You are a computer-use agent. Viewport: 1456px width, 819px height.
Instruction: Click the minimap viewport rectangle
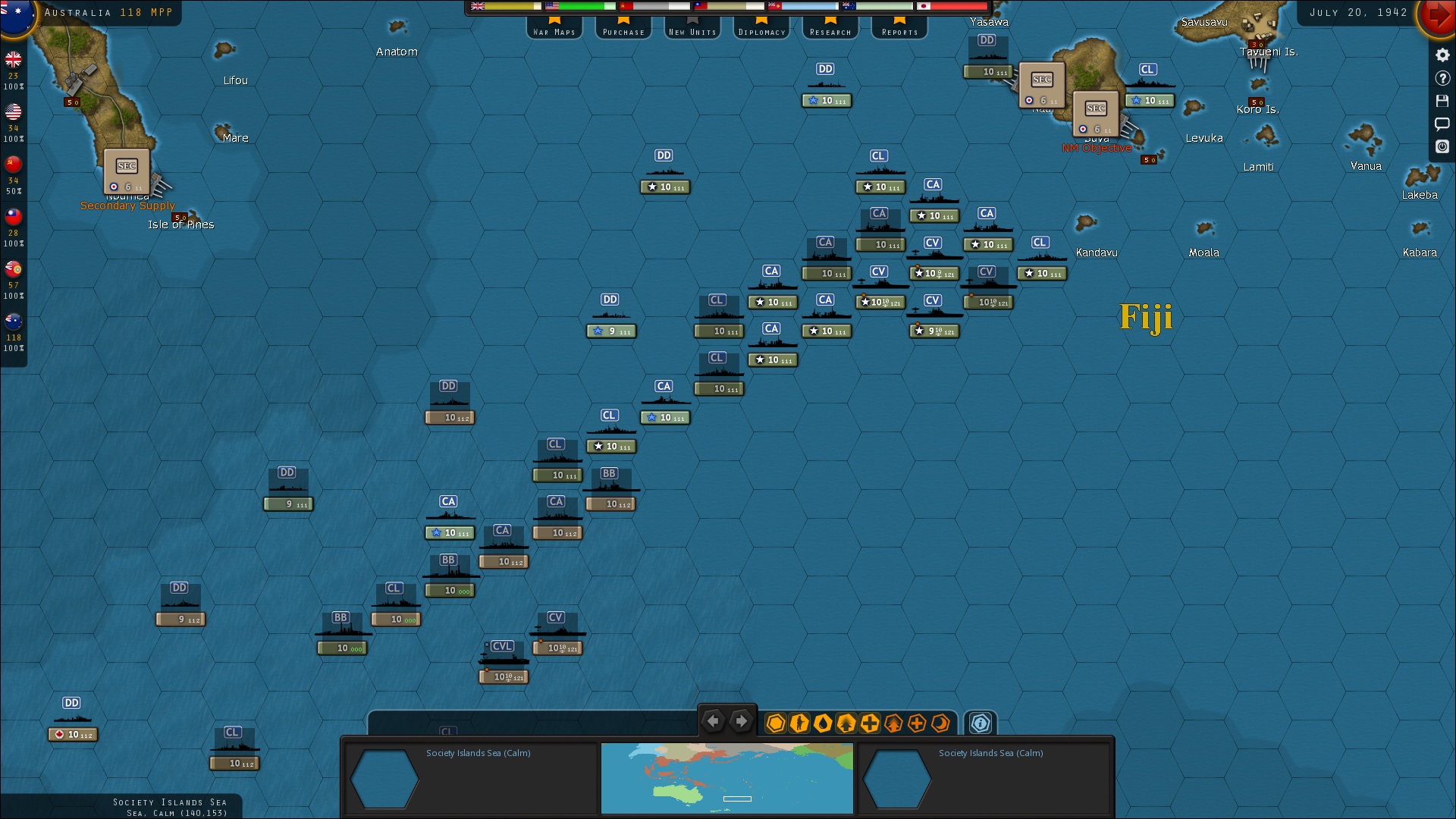736,798
